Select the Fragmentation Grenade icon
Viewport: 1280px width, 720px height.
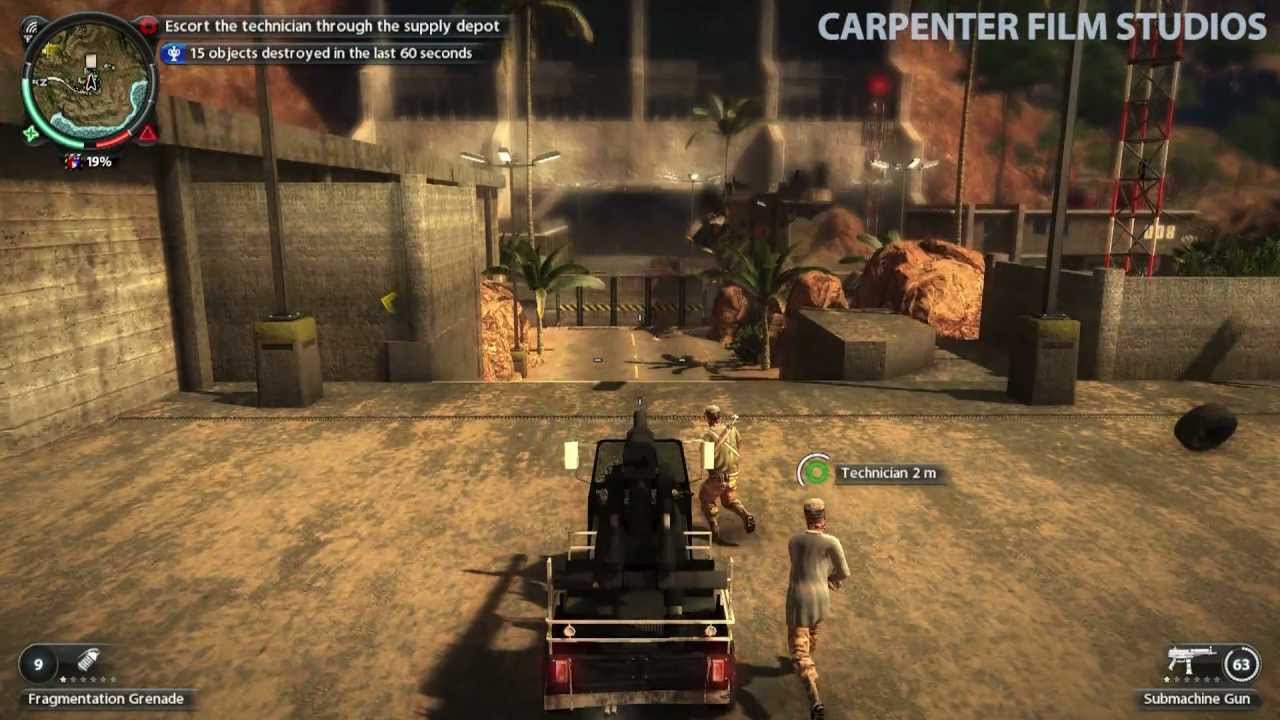pyautogui.click(x=88, y=660)
